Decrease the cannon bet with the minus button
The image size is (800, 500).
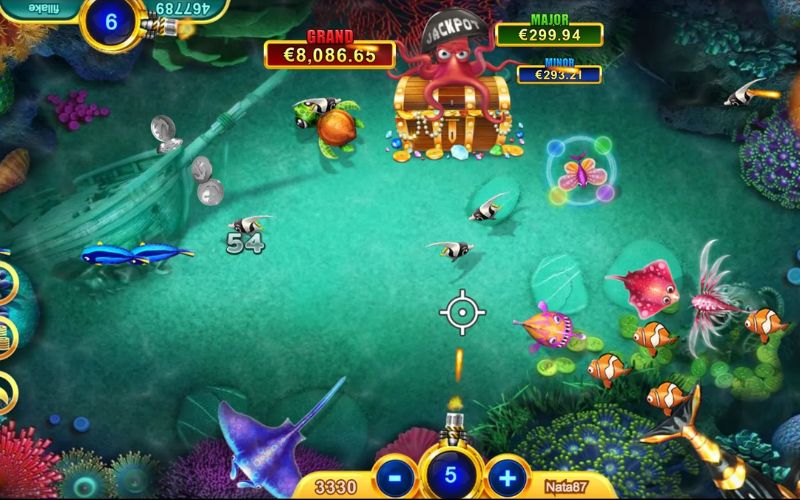tap(394, 477)
